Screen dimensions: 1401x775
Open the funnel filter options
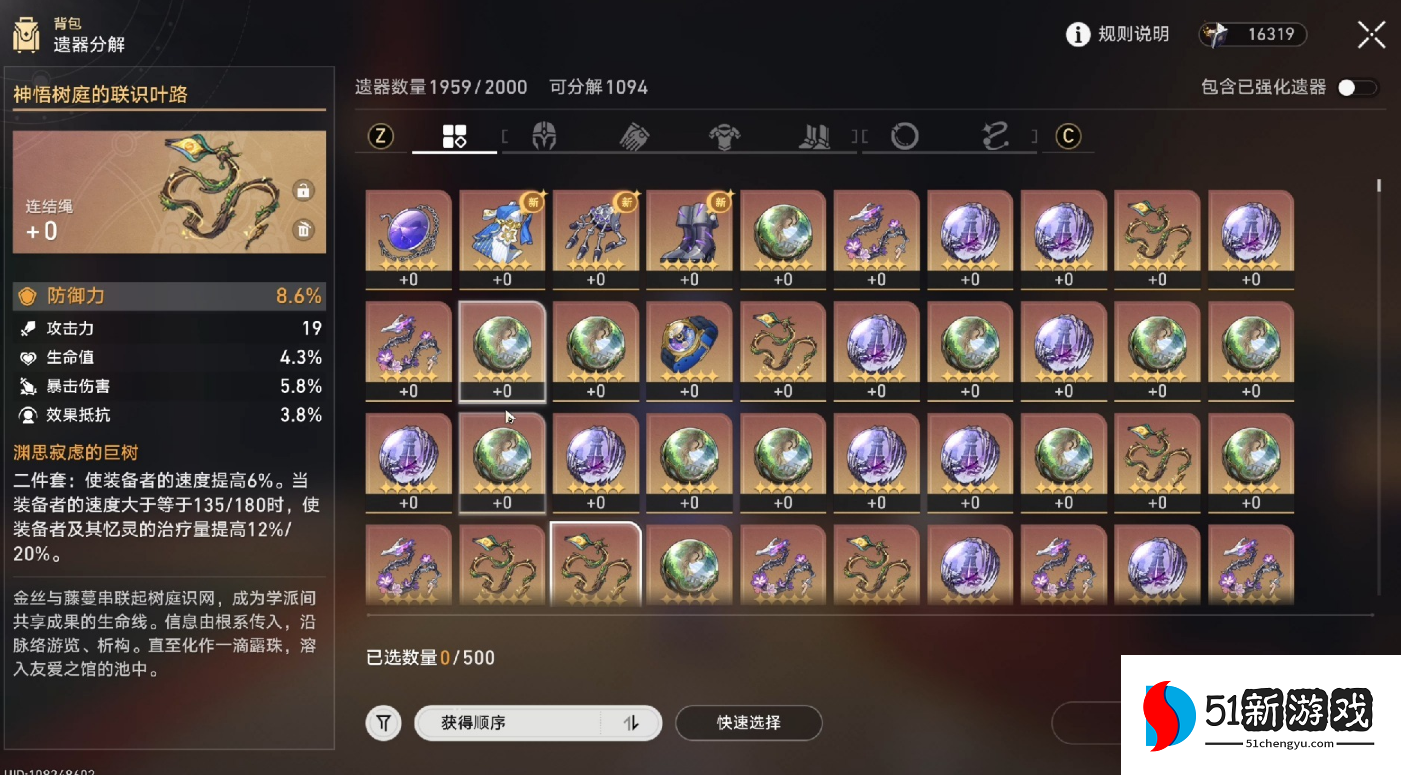click(x=383, y=722)
